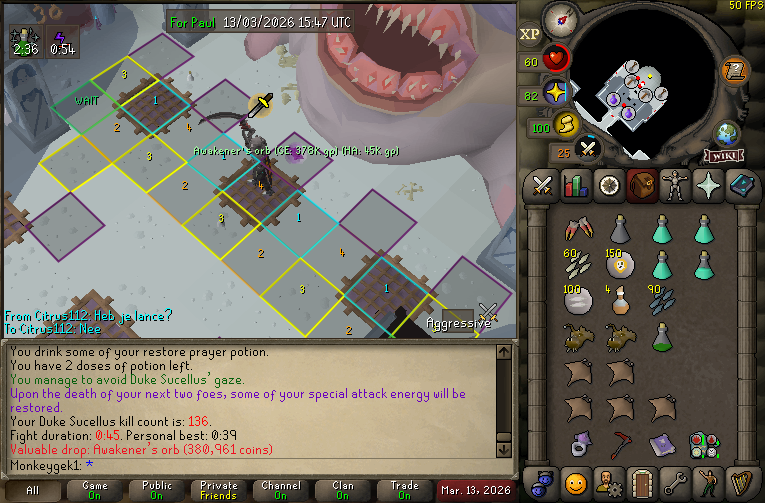Drink the green potion in inventory
This screenshot has height=503, width=765.
tap(661, 337)
